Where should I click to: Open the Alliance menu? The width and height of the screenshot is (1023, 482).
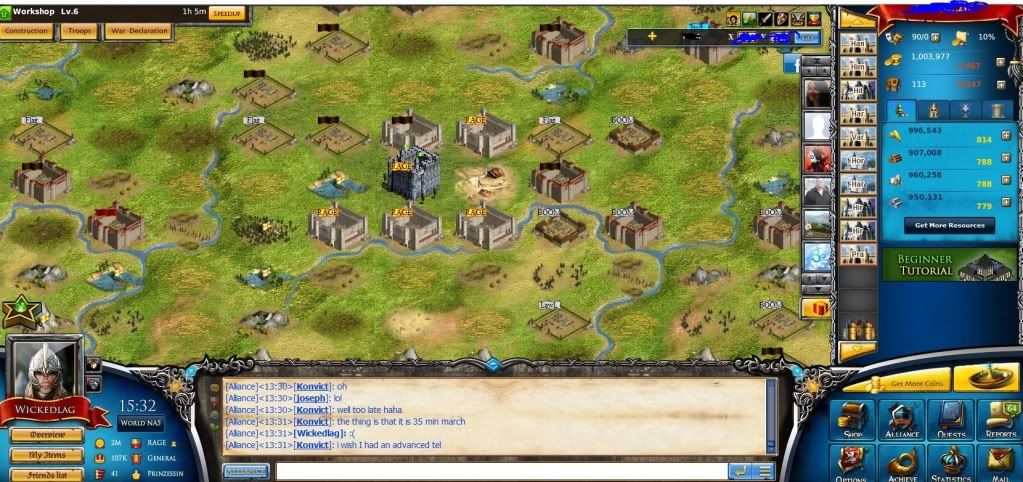901,420
